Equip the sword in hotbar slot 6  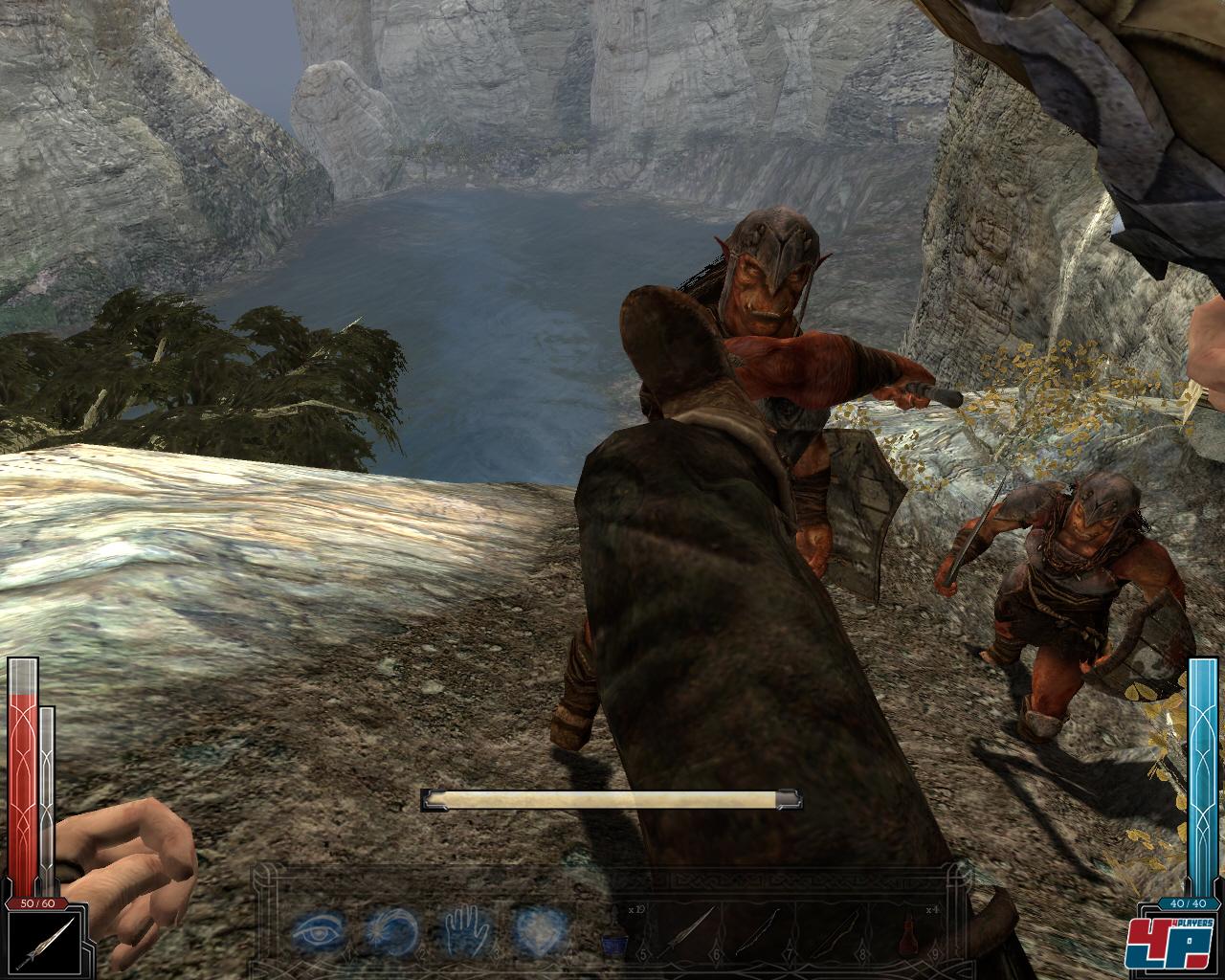691,929
